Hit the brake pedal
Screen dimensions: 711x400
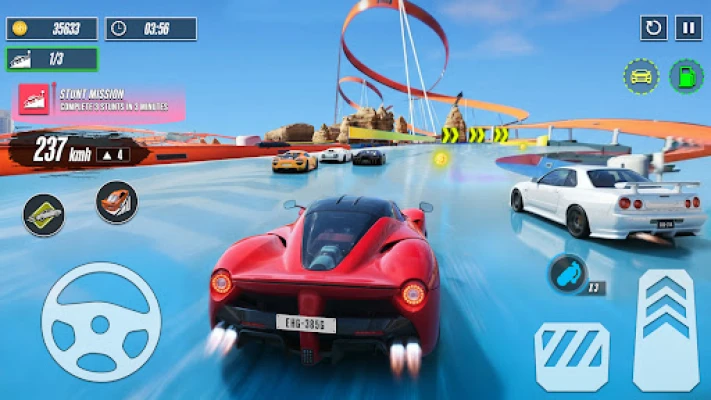tap(572, 356)
